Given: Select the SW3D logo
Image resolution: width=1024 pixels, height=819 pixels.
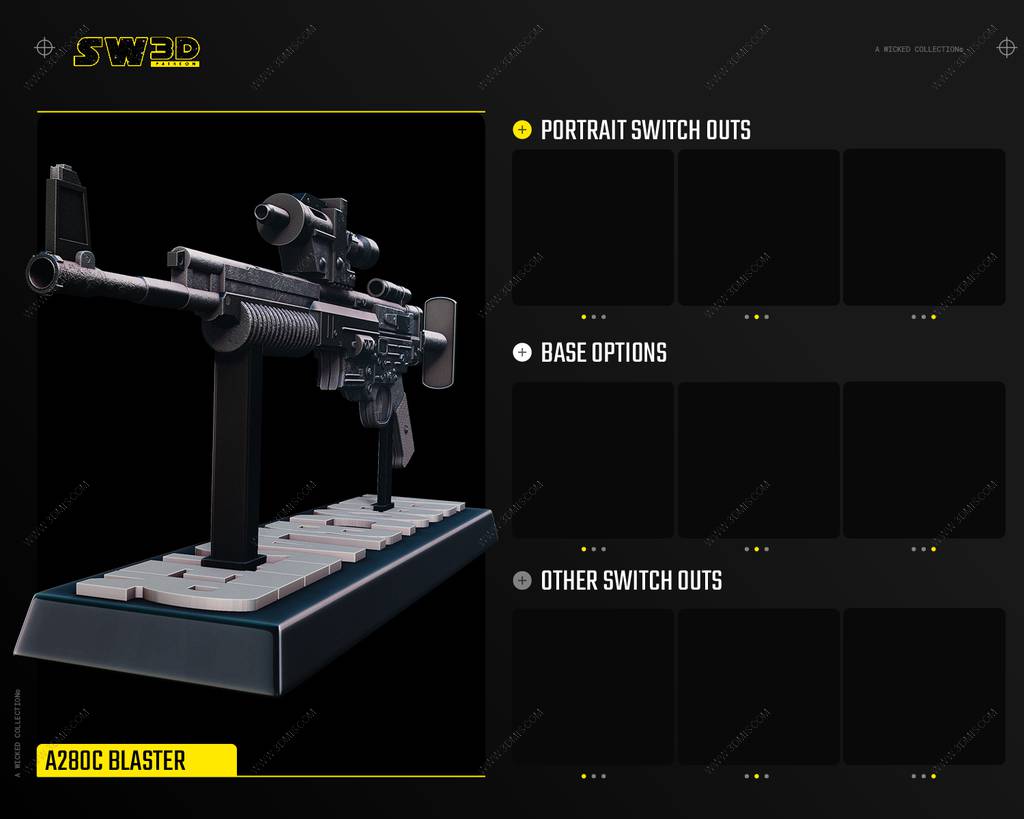Looking at the screenshot, I should (136, 51).
